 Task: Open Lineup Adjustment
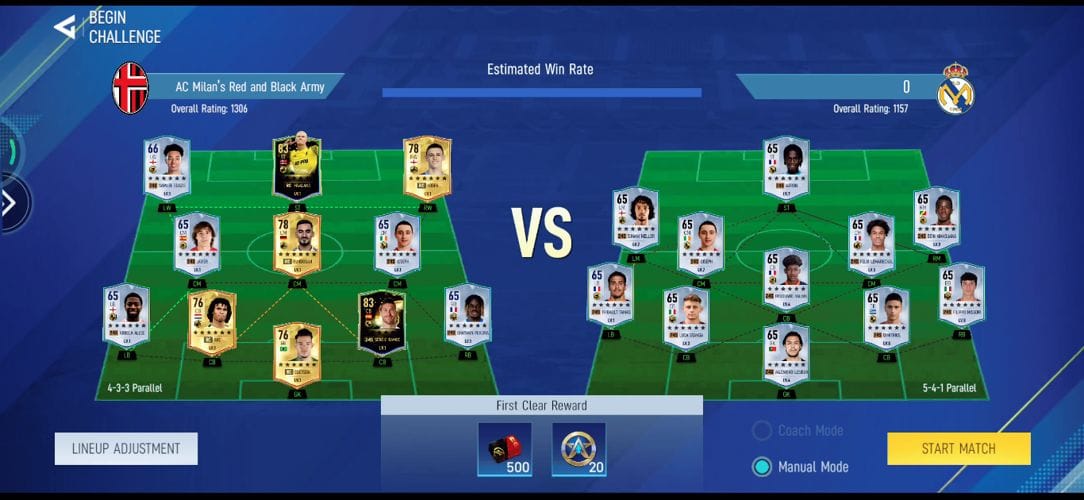126,449
